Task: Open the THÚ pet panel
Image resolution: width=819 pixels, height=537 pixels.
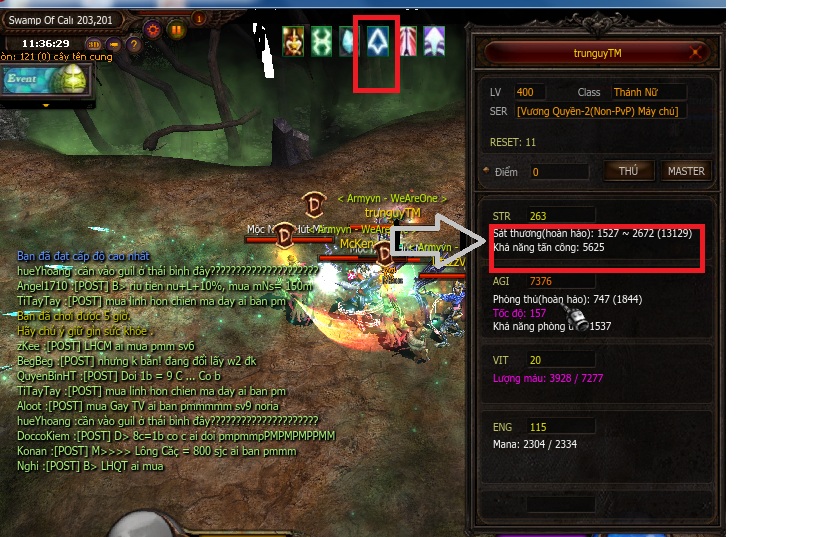Action: 628,171
